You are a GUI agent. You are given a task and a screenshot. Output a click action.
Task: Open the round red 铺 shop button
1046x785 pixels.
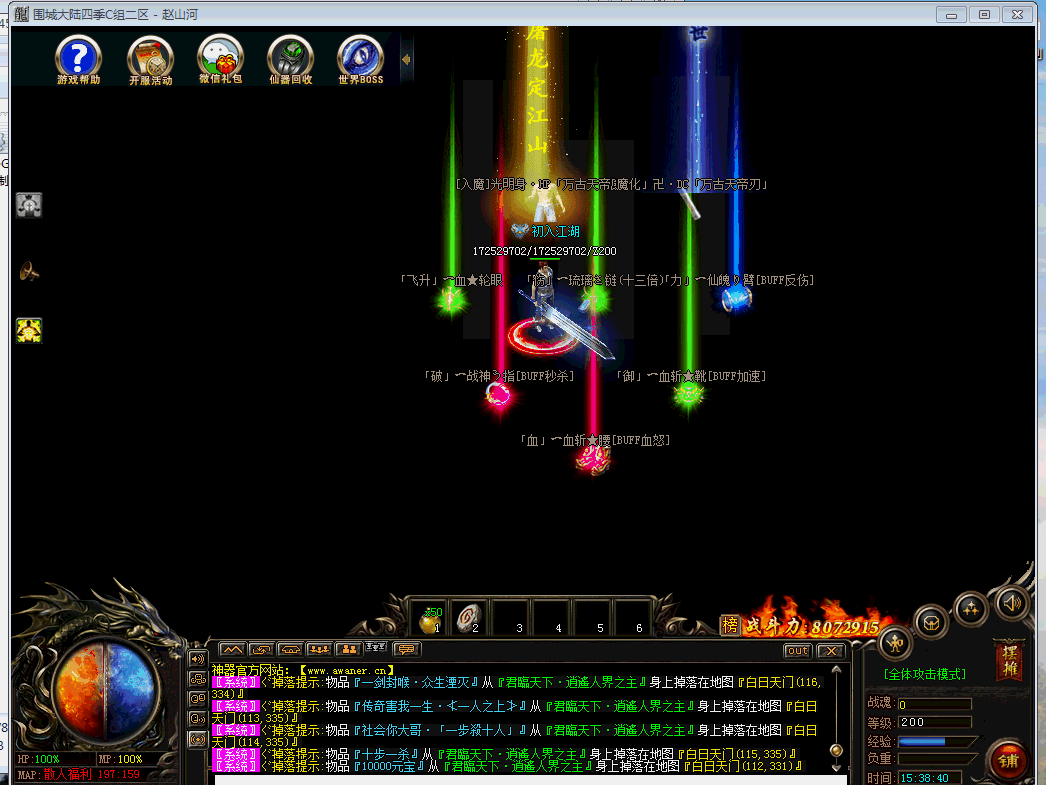(1008, 761)
